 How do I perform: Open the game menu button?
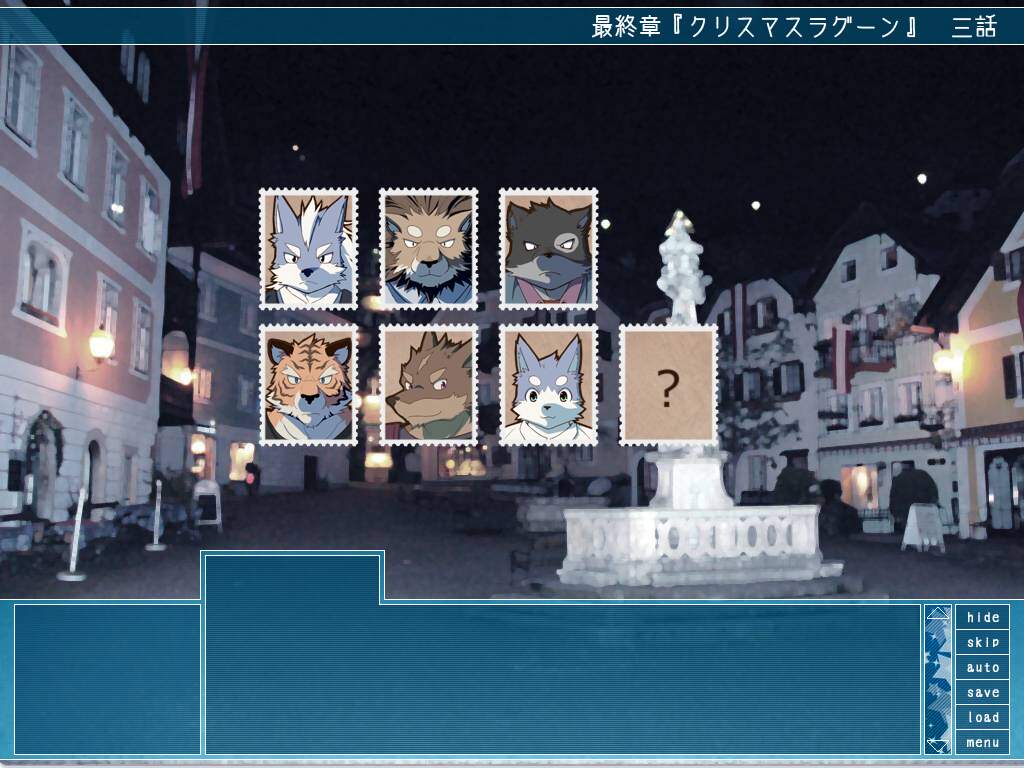coord(982,742)
